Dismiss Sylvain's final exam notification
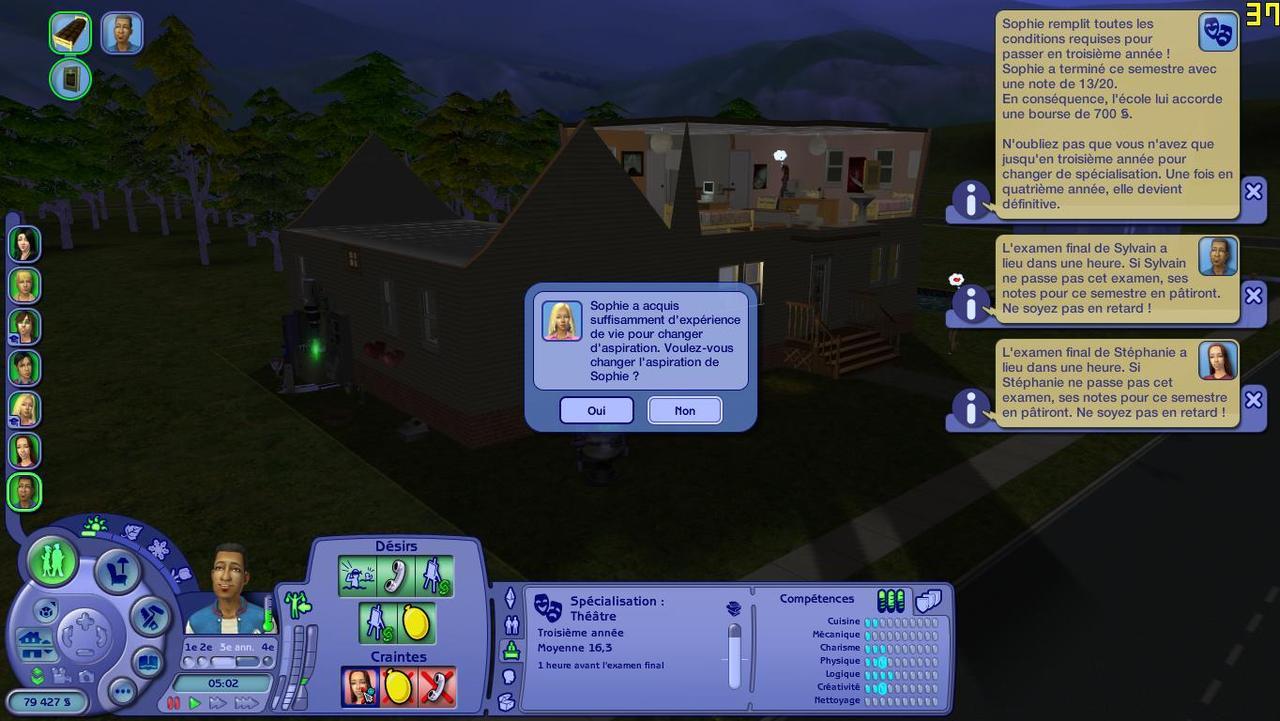Screen dimensions: 1280x721 click(x=1253, y=295)
